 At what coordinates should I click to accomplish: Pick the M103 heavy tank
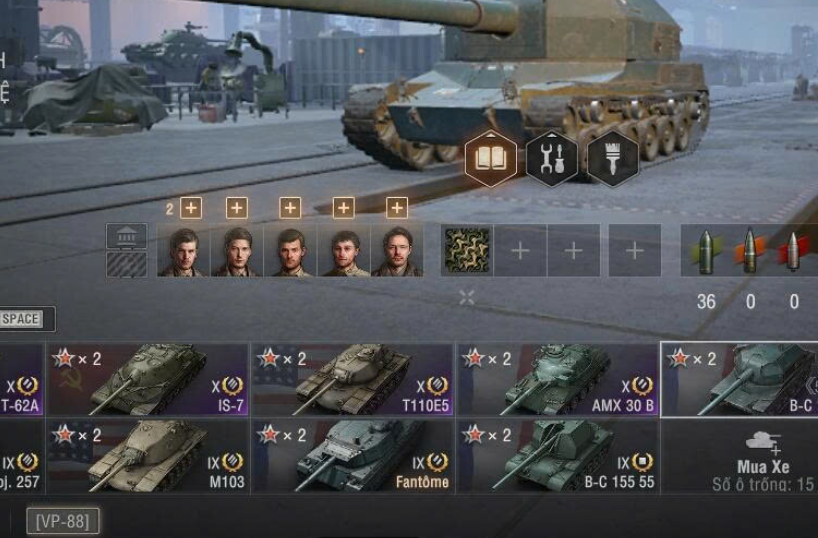click(148, 455)
